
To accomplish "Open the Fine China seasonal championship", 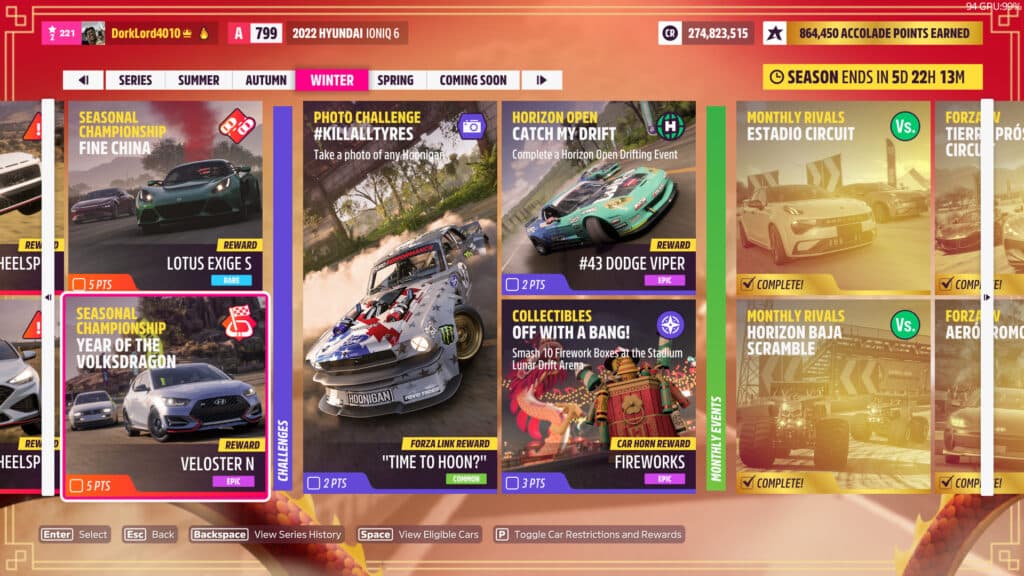I will (x=165, y=195).
